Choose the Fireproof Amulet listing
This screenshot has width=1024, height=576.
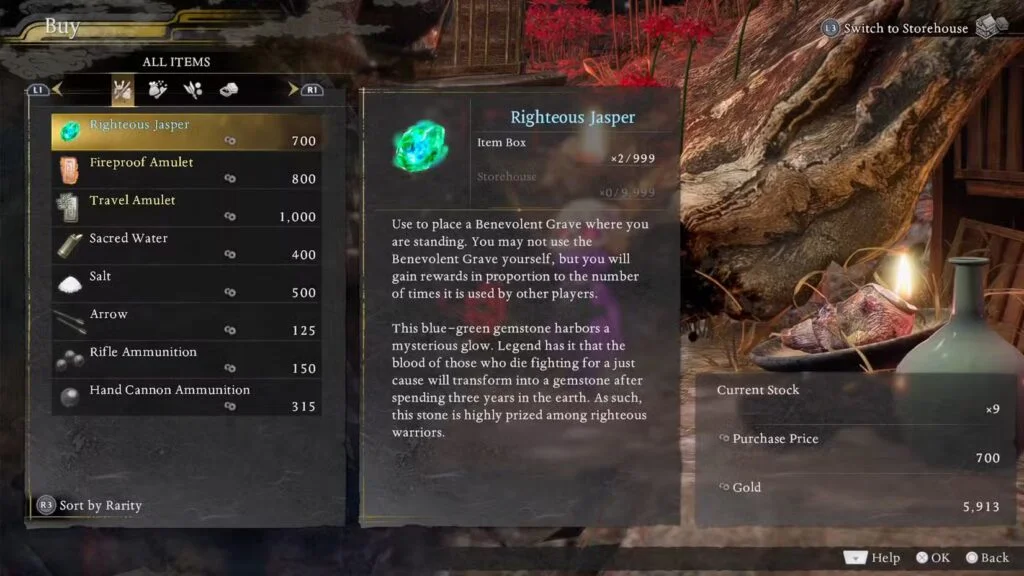click(186, 170)
